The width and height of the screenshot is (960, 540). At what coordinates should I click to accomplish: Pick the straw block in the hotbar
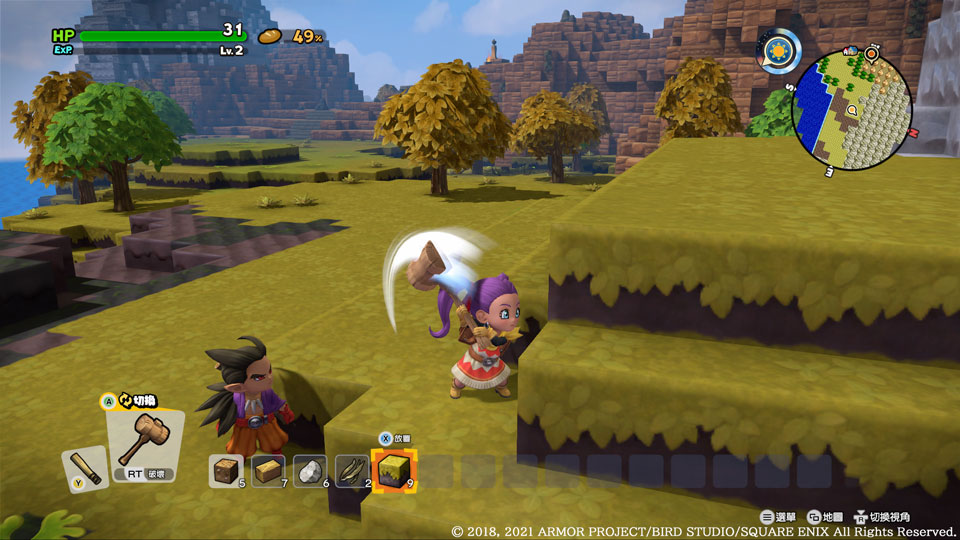coord(268,469)
